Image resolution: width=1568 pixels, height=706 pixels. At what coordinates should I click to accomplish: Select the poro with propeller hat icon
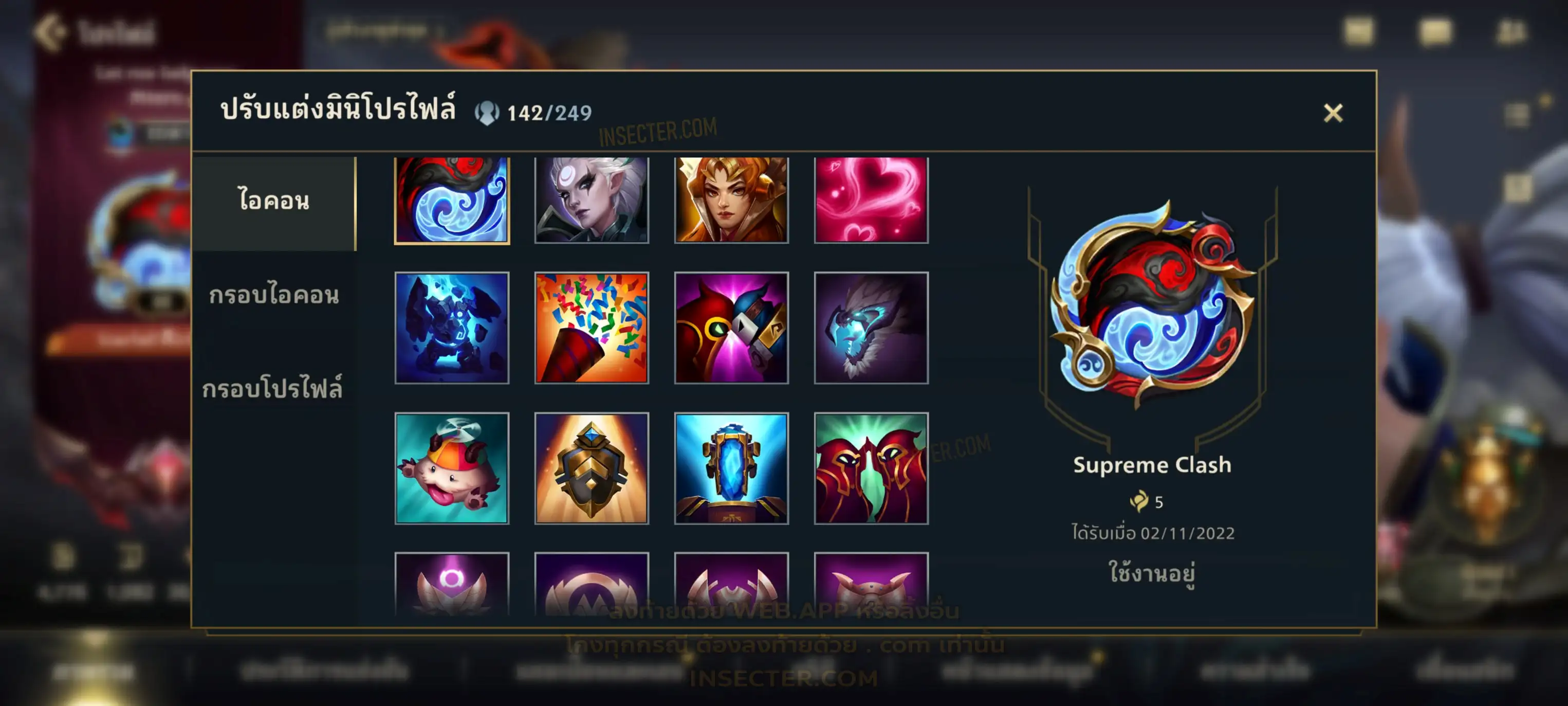click(x=452, y=468)
